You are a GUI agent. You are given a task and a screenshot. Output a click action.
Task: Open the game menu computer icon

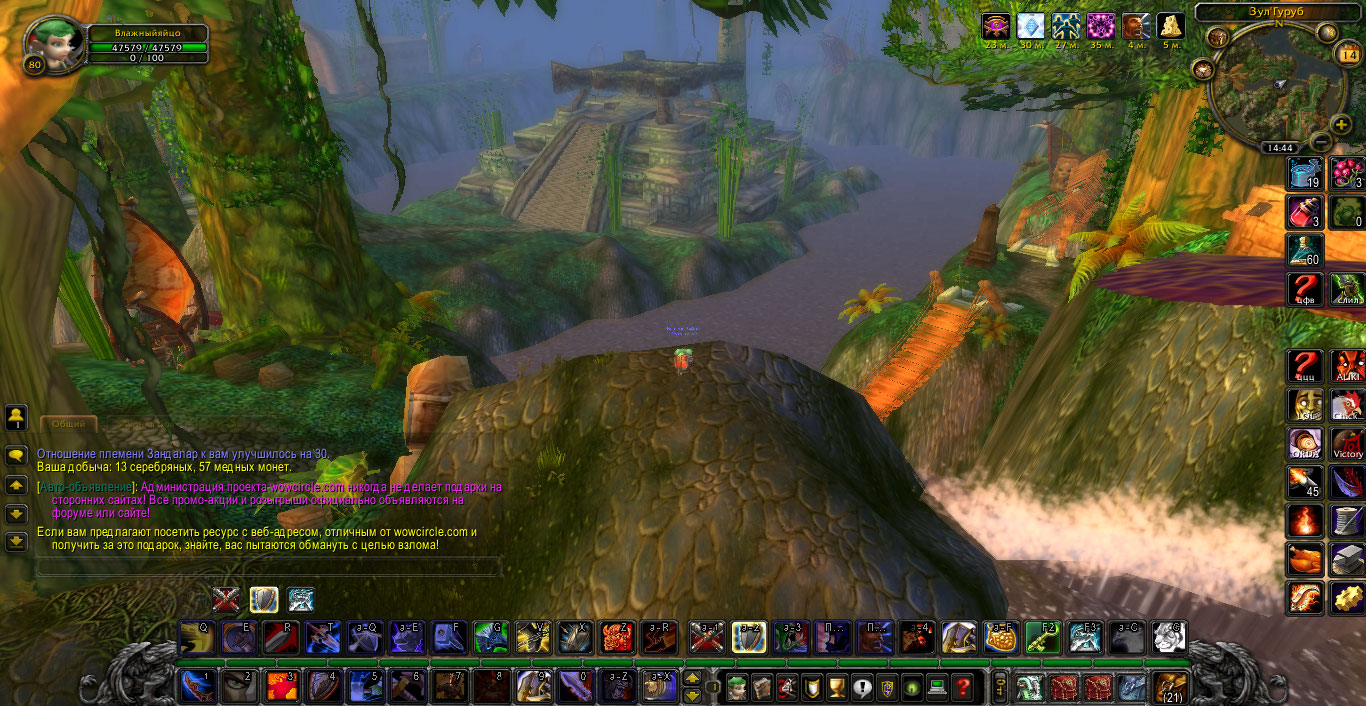point(937,687)
